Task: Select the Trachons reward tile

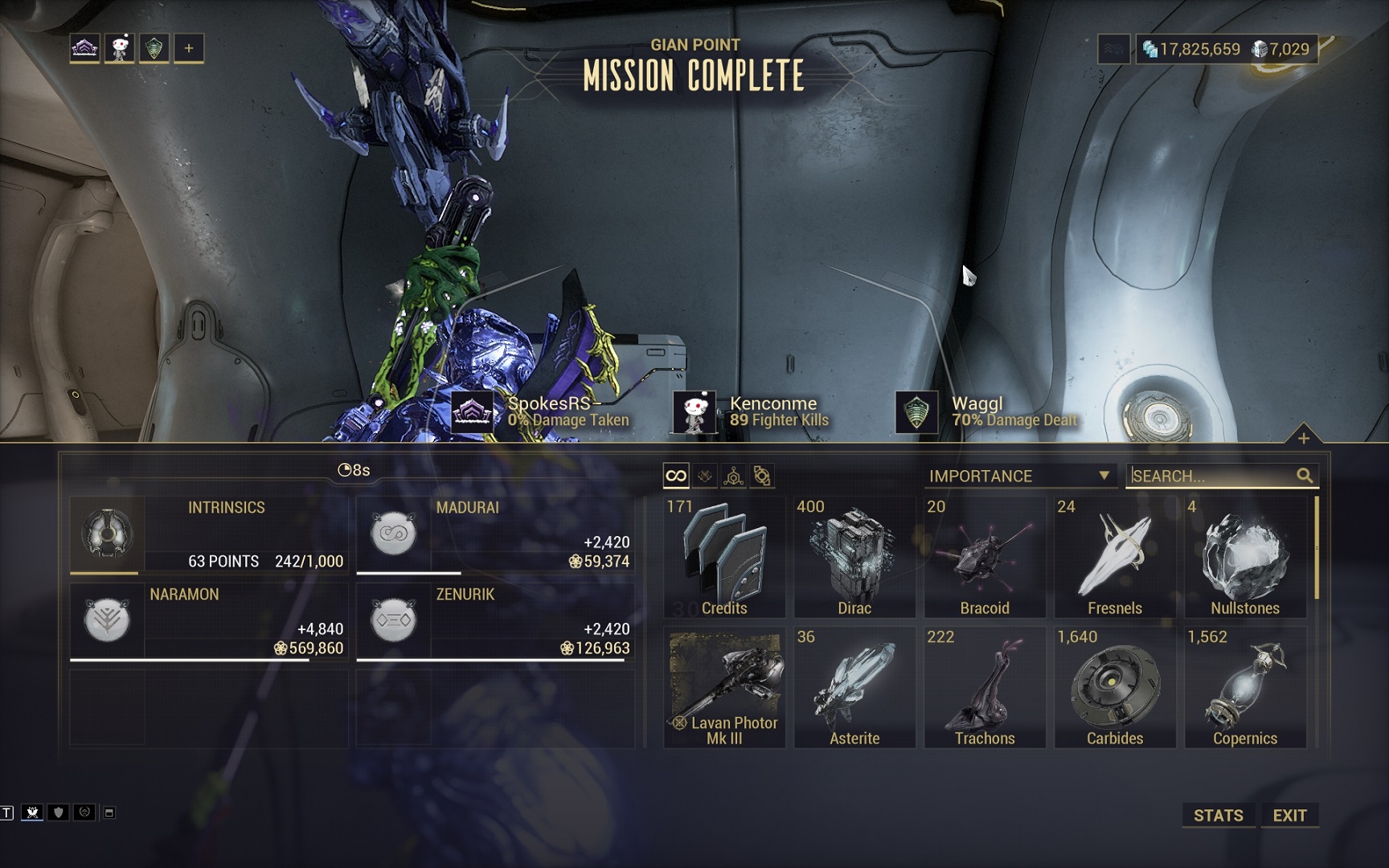Action: click(985, 687)
